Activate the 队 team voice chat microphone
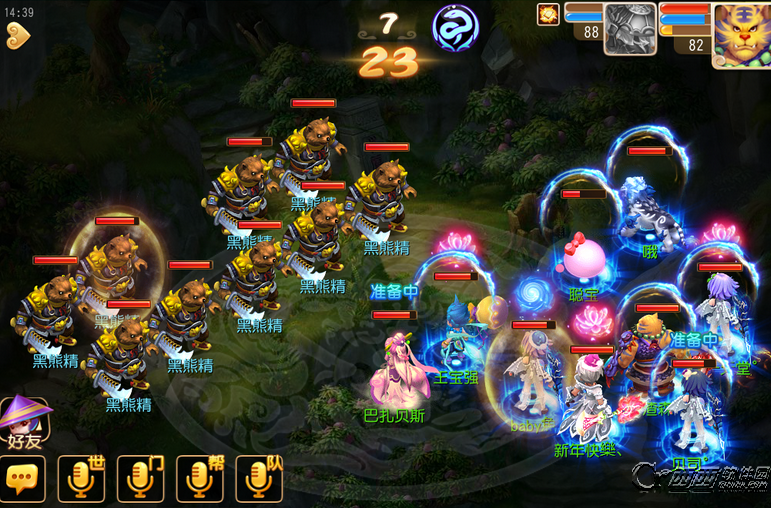Image resolution: width=771 pixels, height=508 pixels. click(x=259, y=480)
